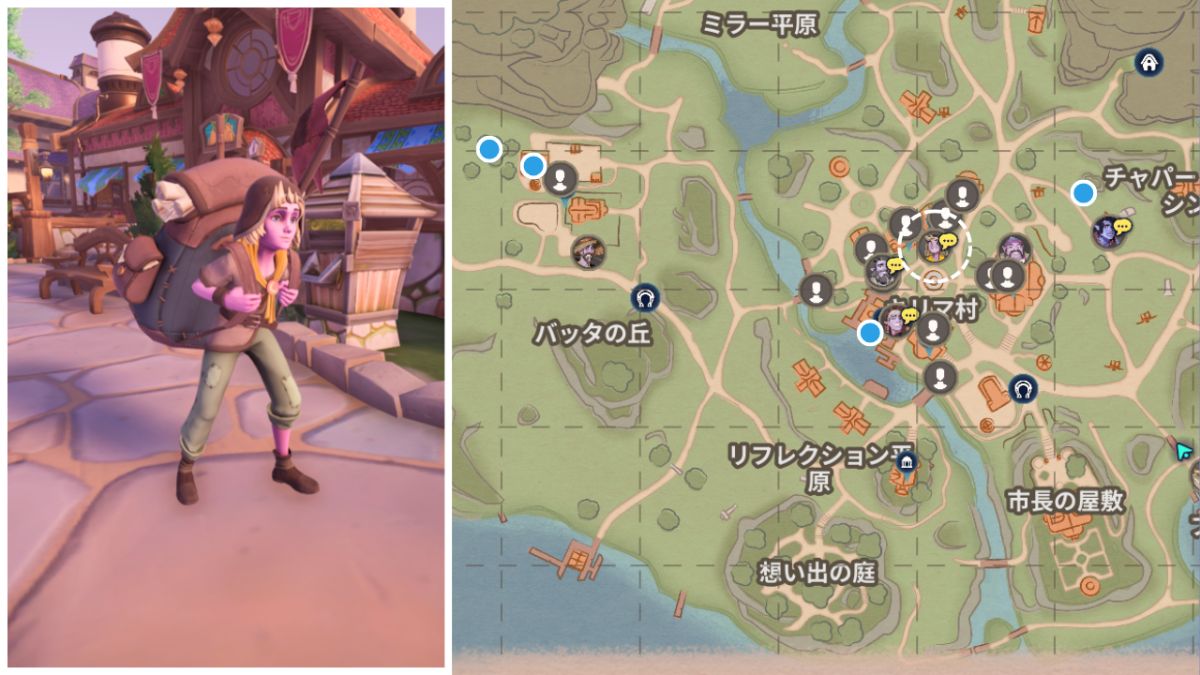1200x675 pixels.
Task: Select the horseshoe marker north of 市長の屋敷
Action: point(1022,387)
